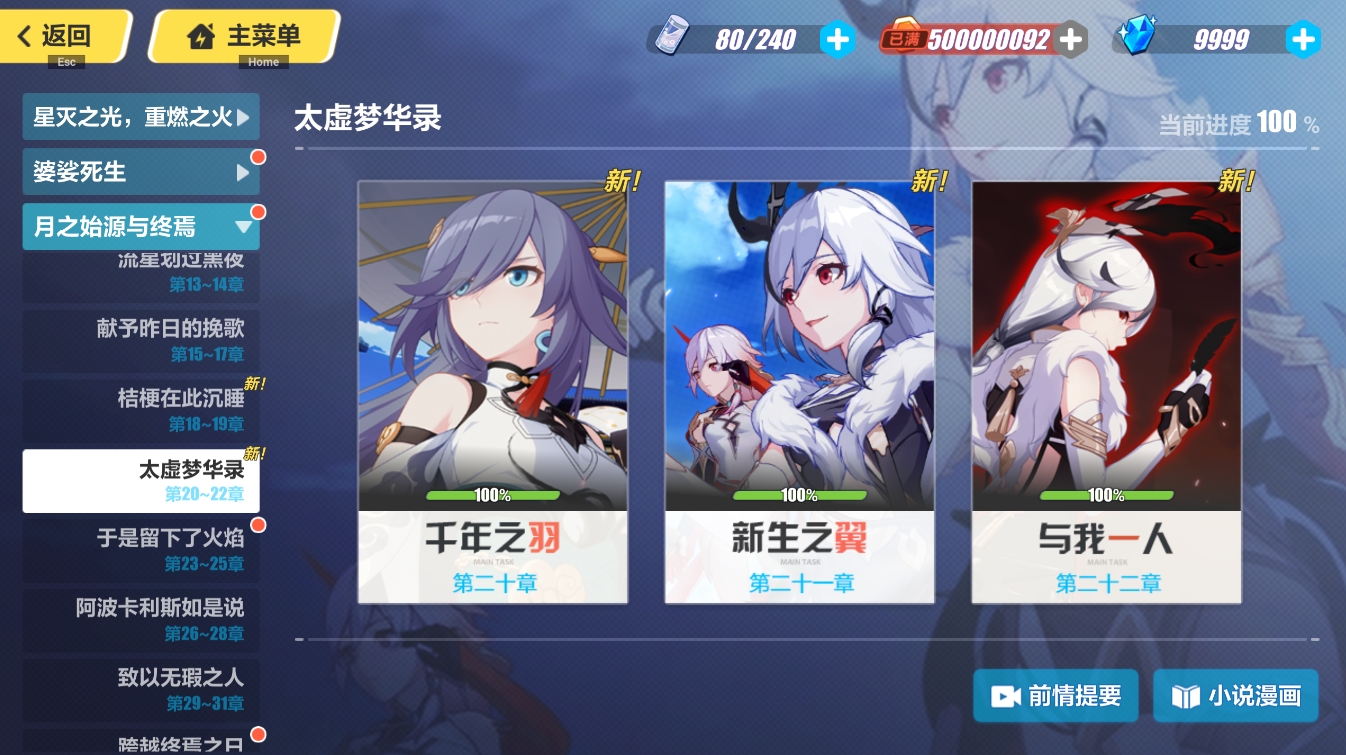Open chapter 第二十一章 新生之翼 card
The image size is (1346, 755).
799,390
